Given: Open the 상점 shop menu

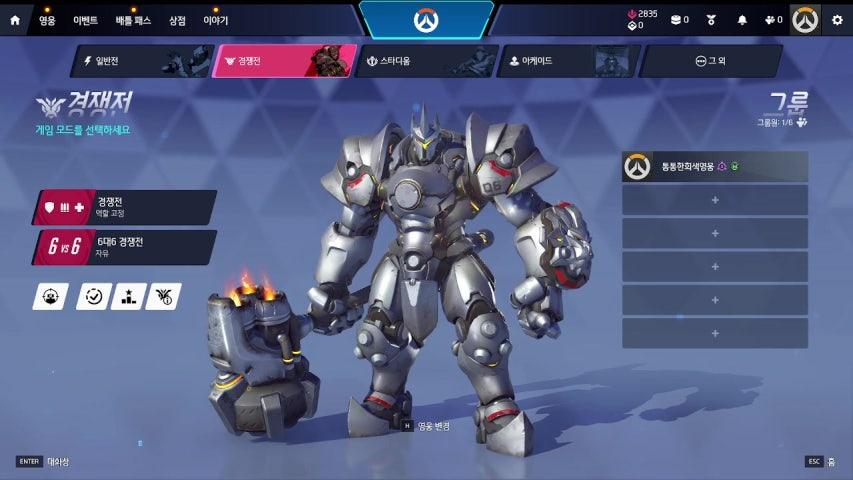Looking at the screenshot, I should (x=177, y=20).
